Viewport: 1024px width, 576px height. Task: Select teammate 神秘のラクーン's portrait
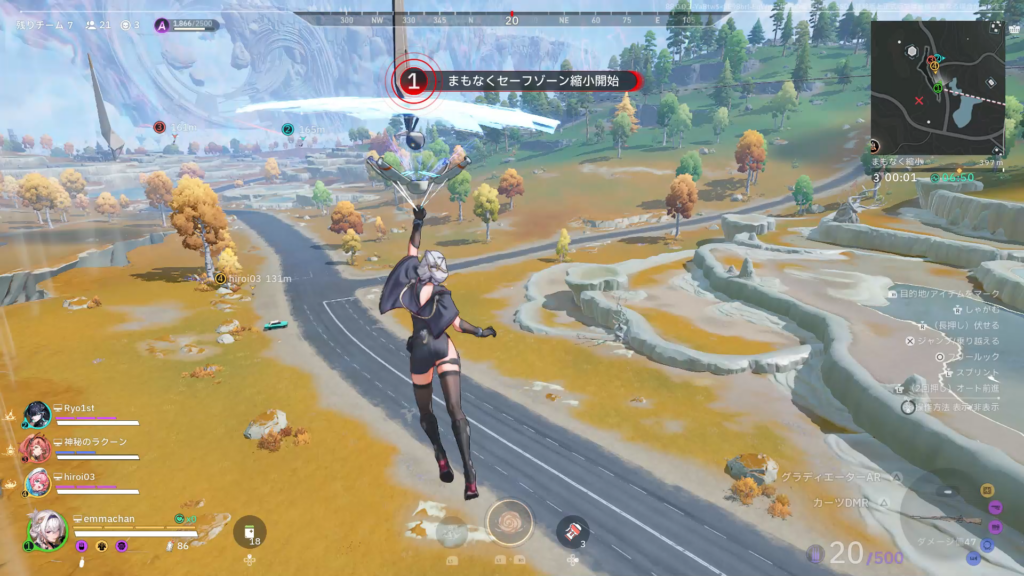click(37, 447)
